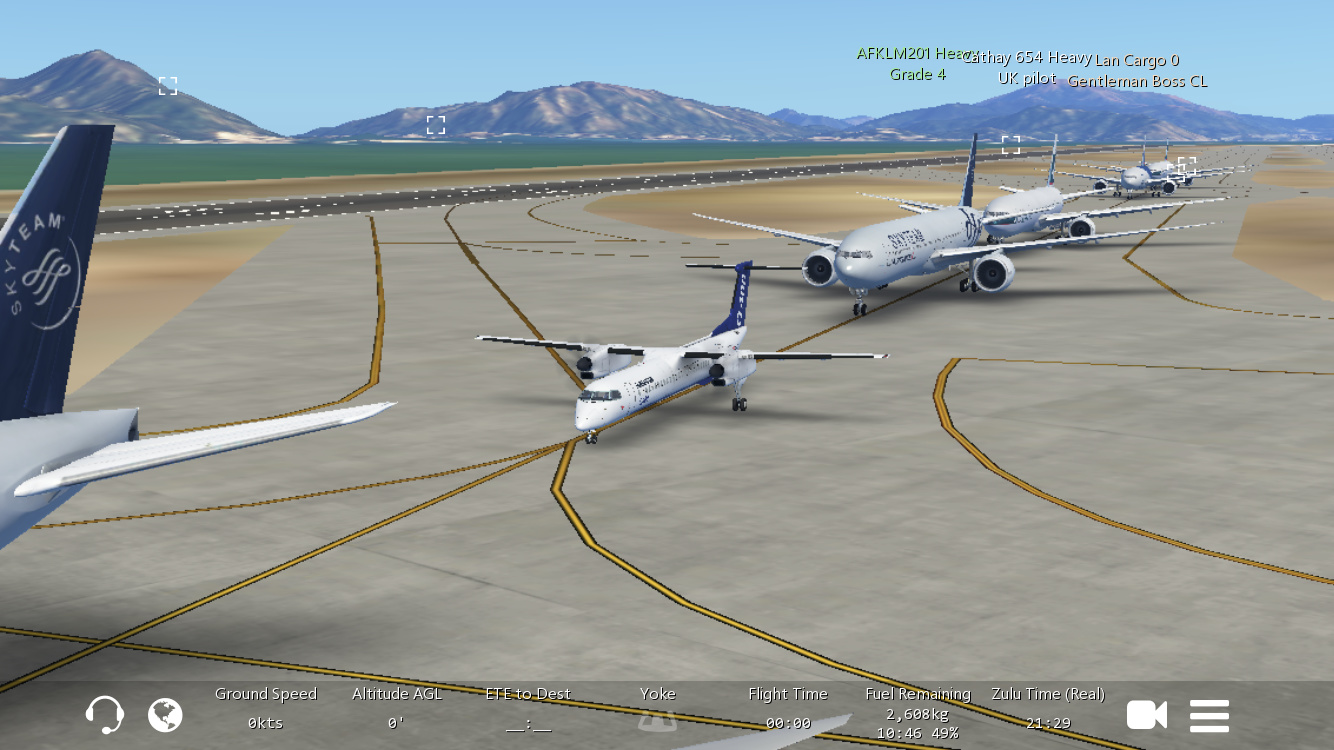This screenshot has width=1334, height=750.
Task: Switch camera view with the camera icon
Action: tap(1146, 715)
